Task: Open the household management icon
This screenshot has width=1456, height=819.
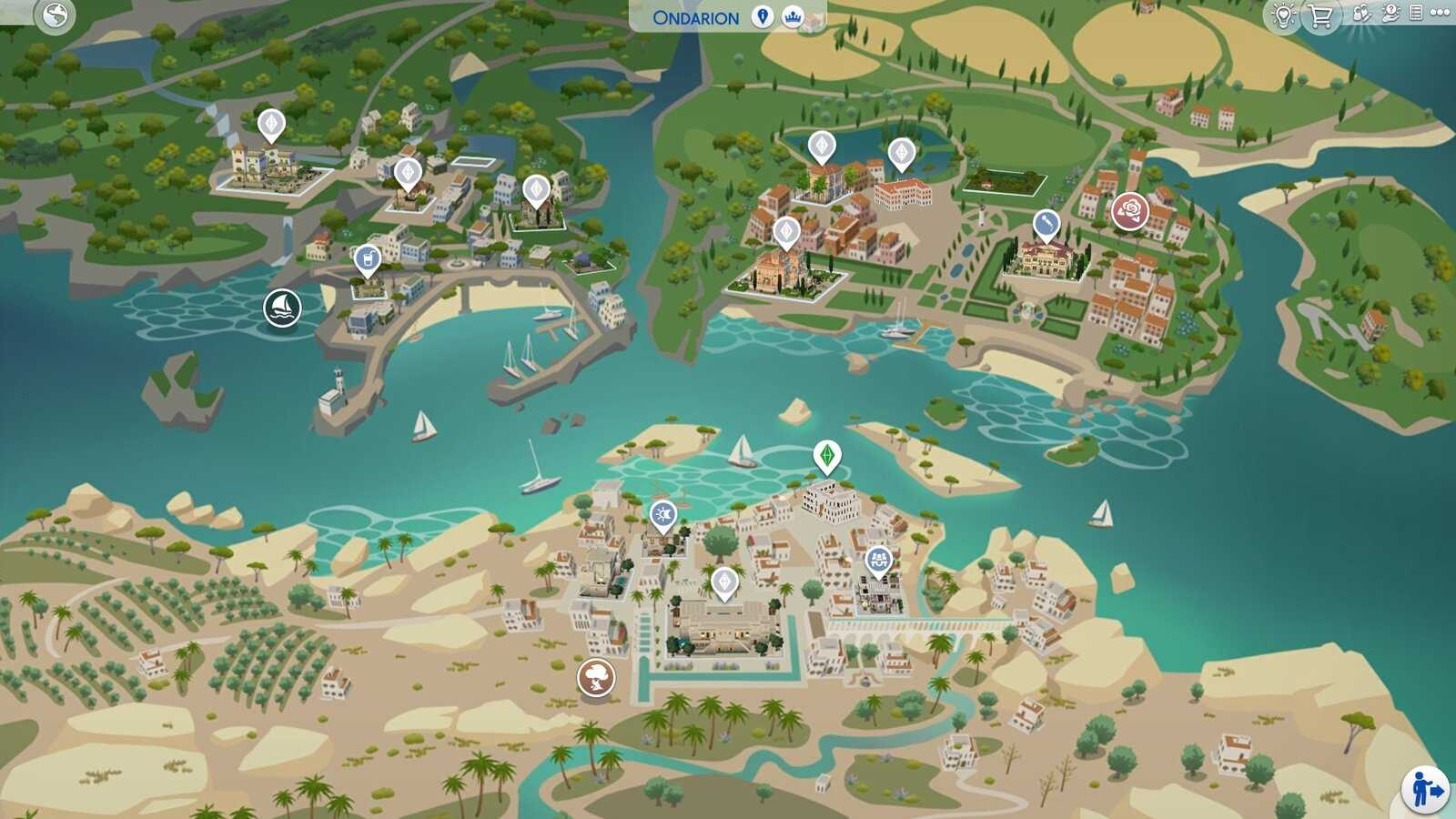Action: click(x=1362, y=13)
